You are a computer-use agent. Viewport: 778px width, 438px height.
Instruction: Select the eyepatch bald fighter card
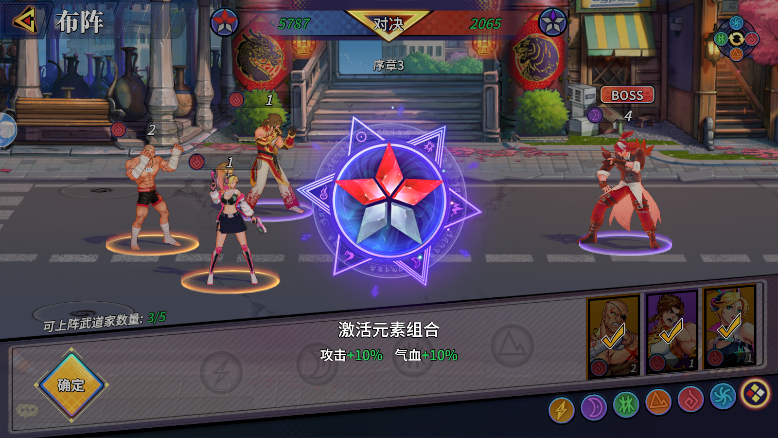pos(613,334)
